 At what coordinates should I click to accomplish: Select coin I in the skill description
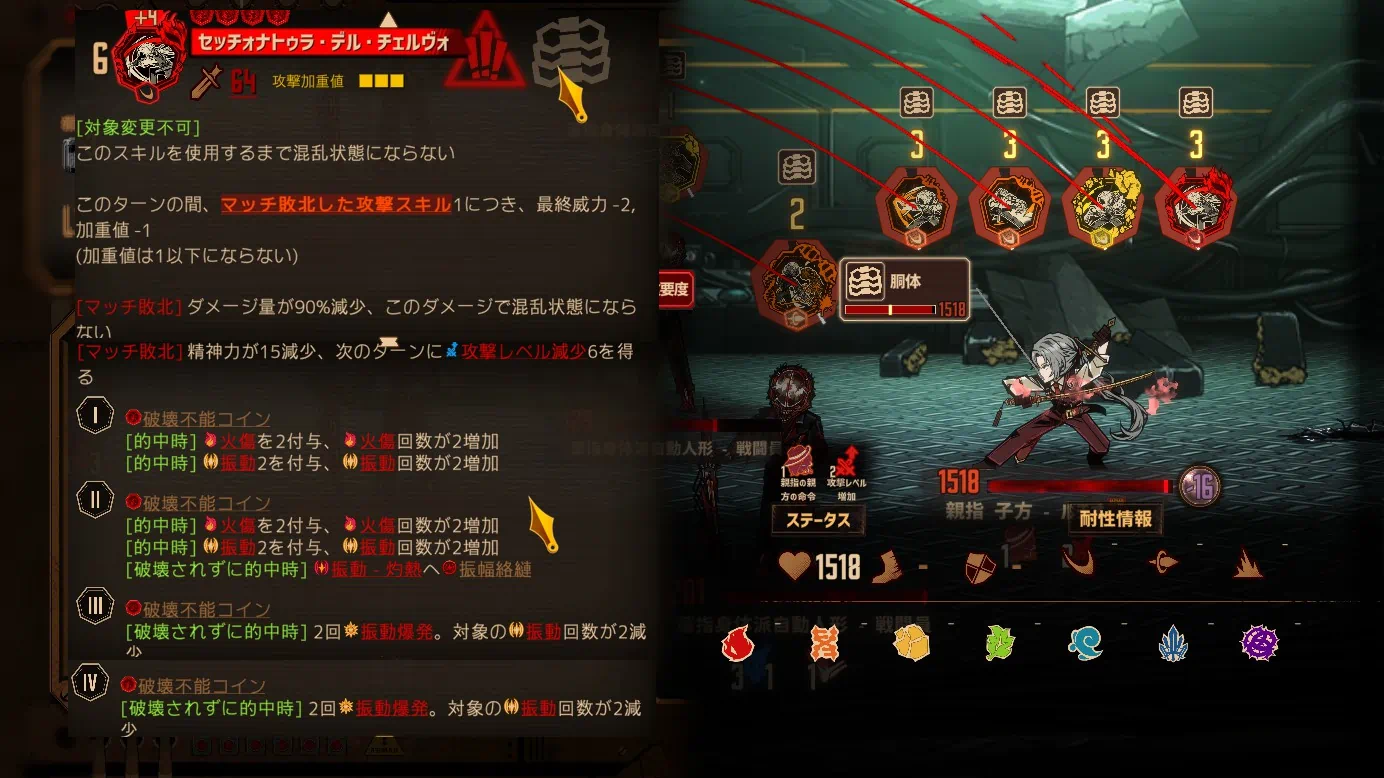click(x=95, y=415)
